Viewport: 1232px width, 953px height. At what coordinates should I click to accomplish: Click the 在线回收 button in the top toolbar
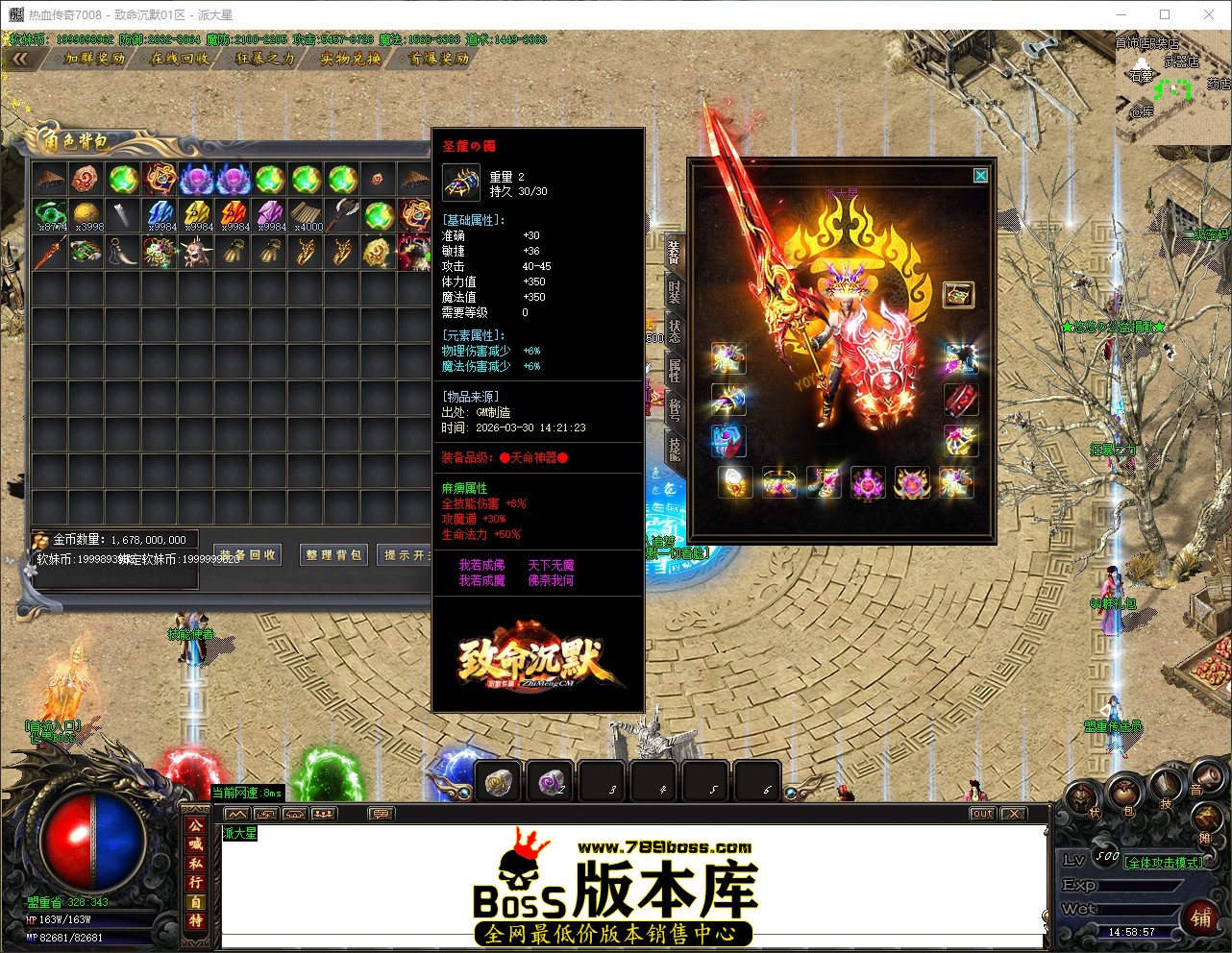click(x=178, y=58)
